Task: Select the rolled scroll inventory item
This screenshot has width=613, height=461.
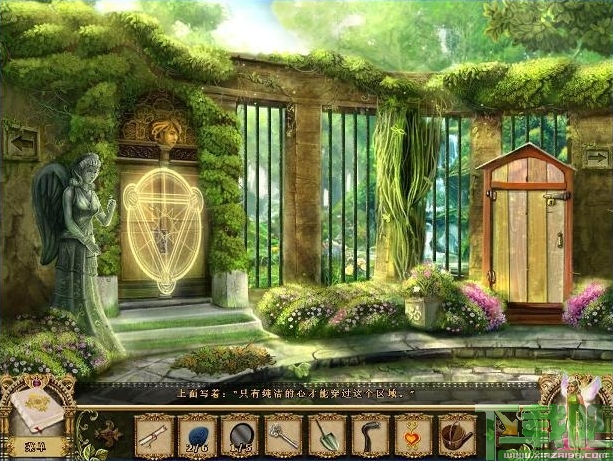Action: [x=153, y=435]
